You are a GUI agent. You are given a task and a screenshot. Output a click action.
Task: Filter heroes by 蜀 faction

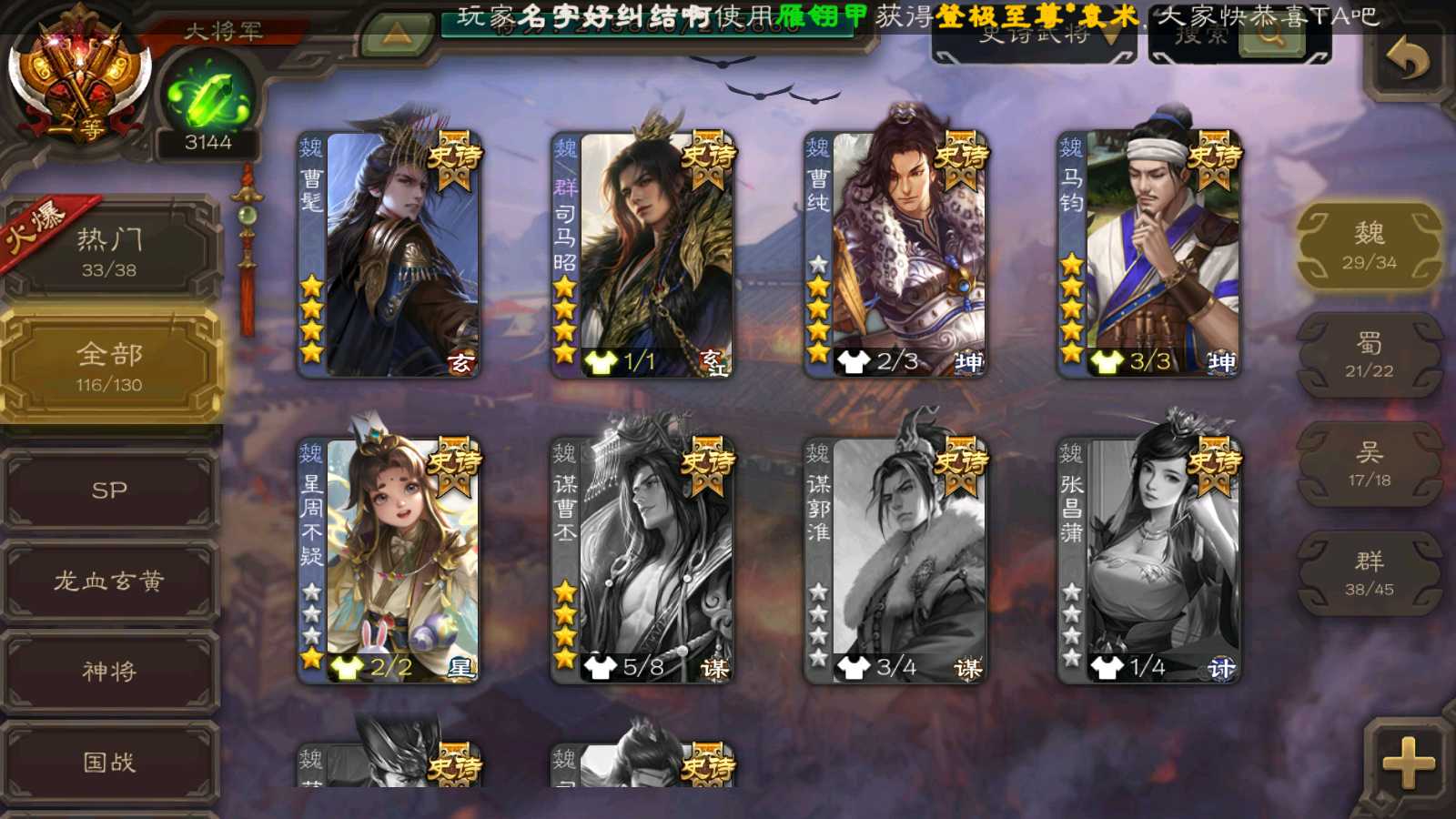(1369, 355)
